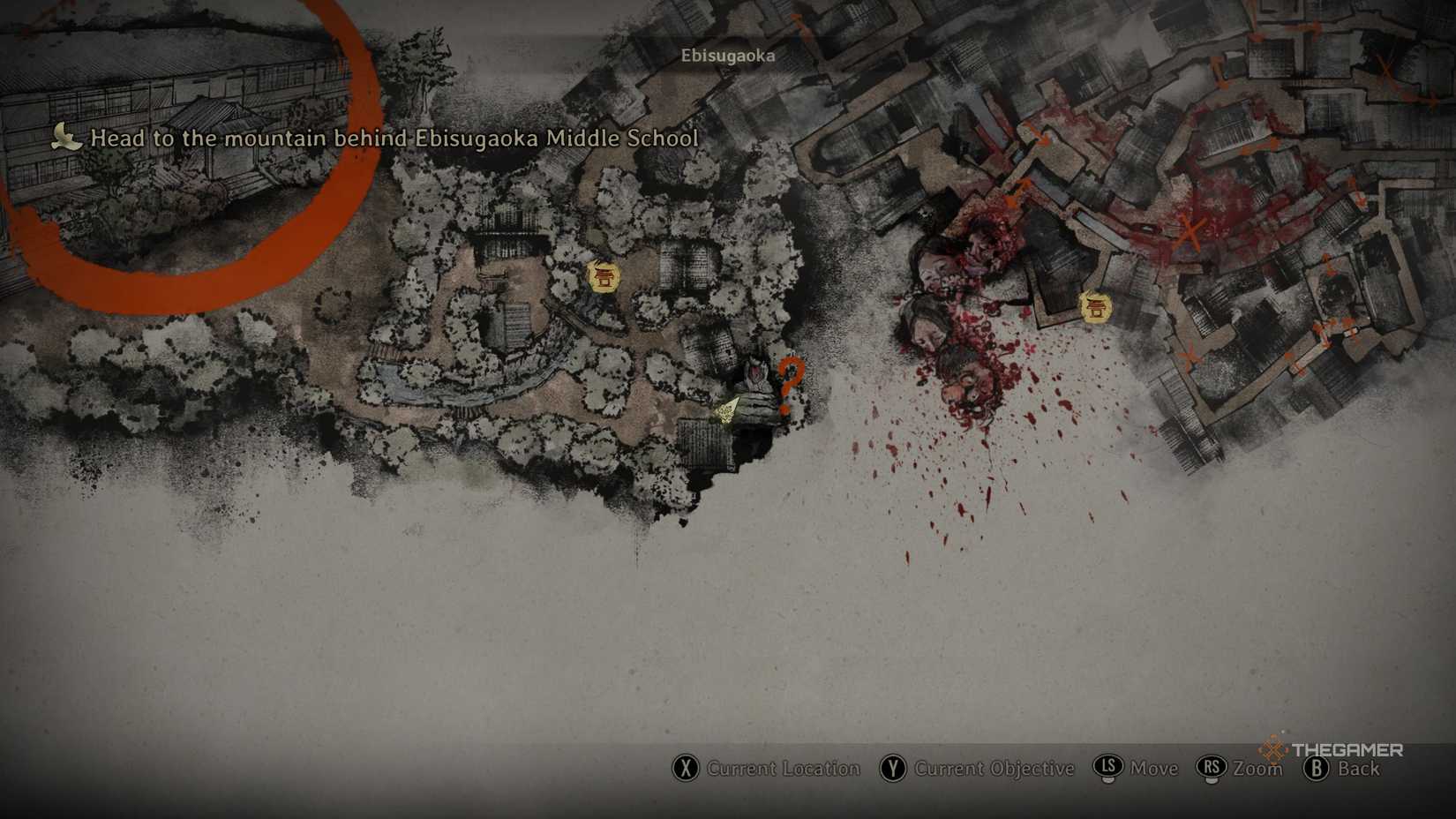The image size is (1456, 819).
Task: Select the shrine marker beside the bloodied heads
Action: 1095,307
